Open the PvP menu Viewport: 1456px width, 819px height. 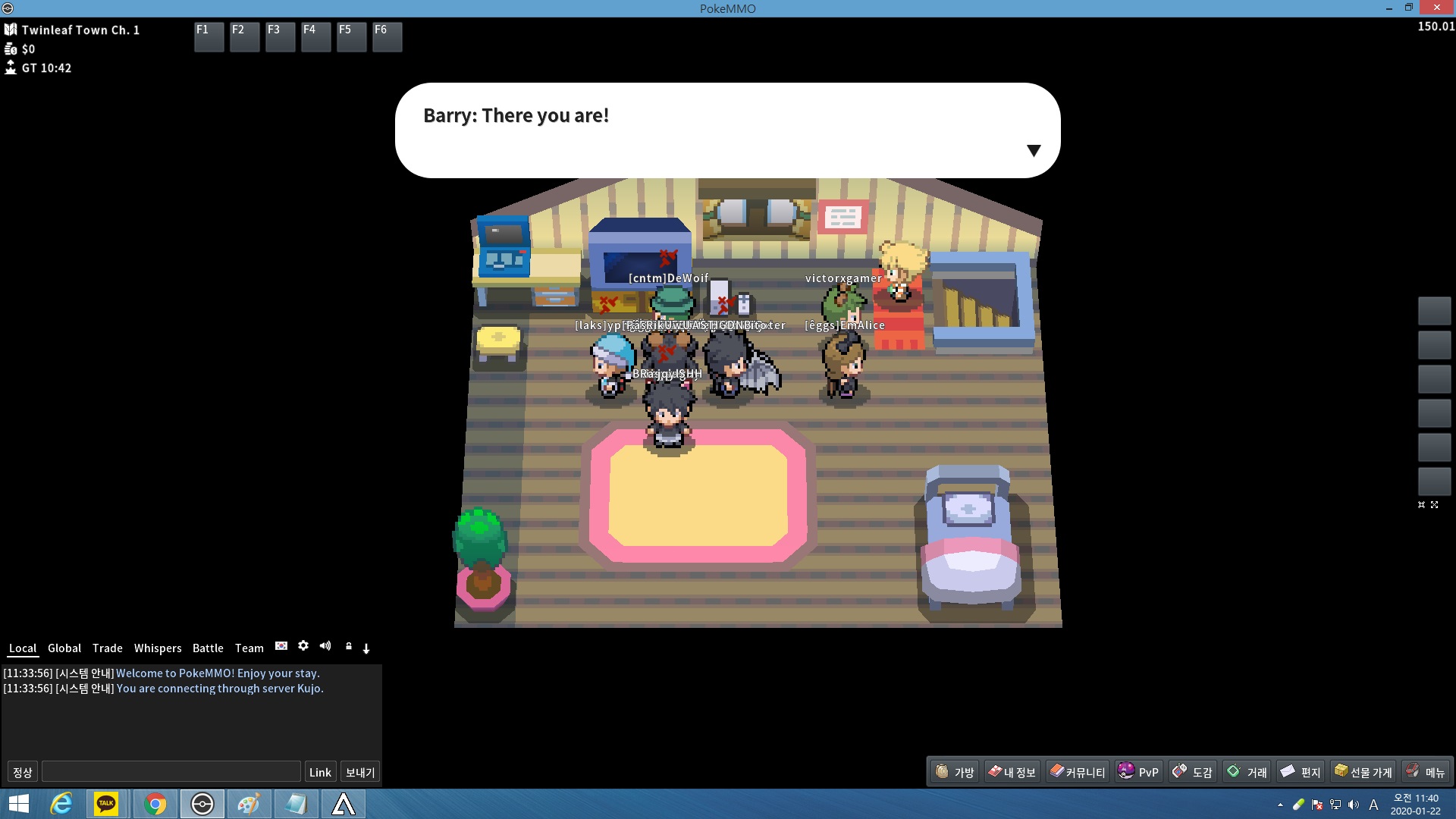coord(1138,772)
